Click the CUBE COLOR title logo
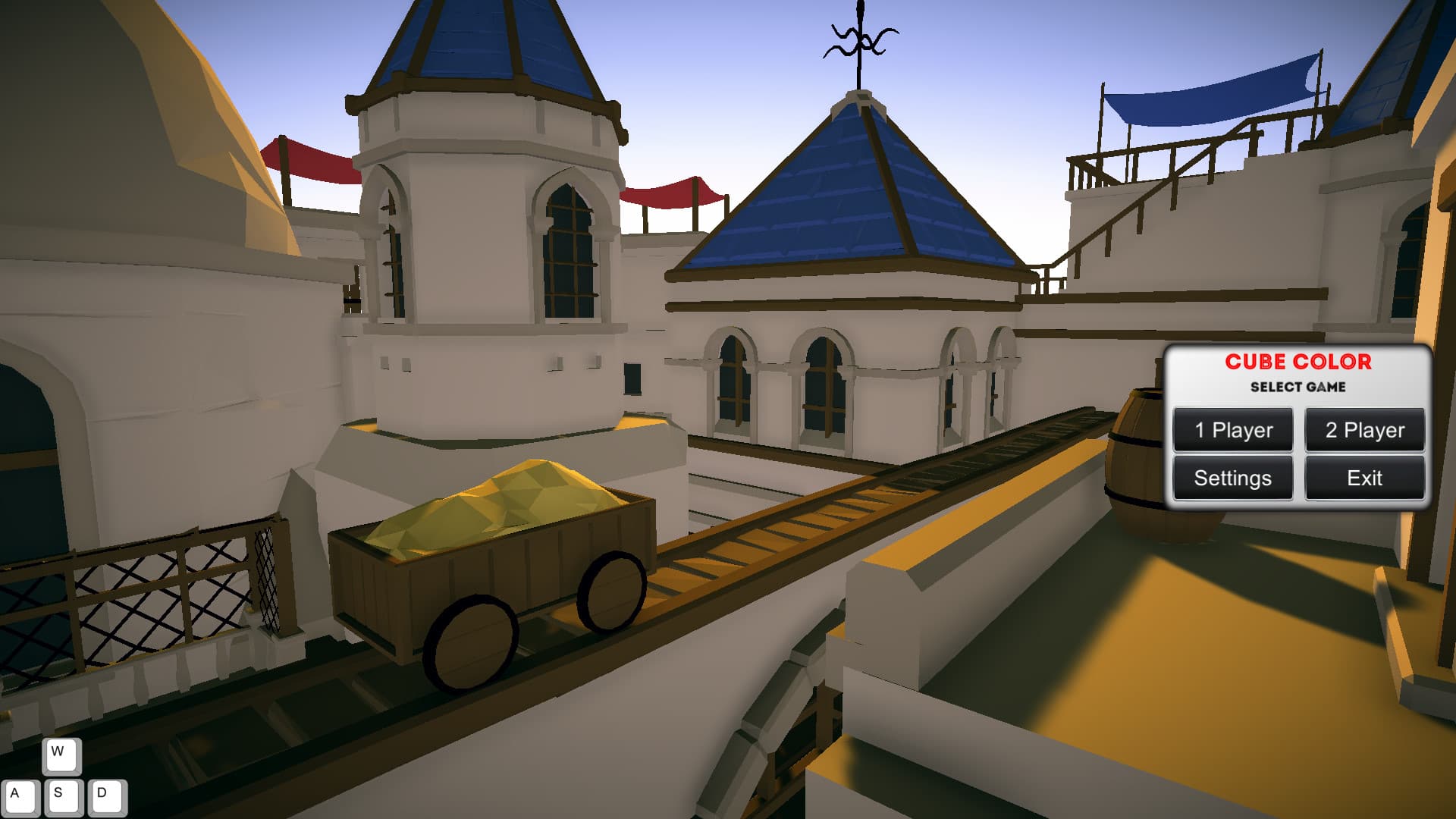 click(x=1298, y=362)
